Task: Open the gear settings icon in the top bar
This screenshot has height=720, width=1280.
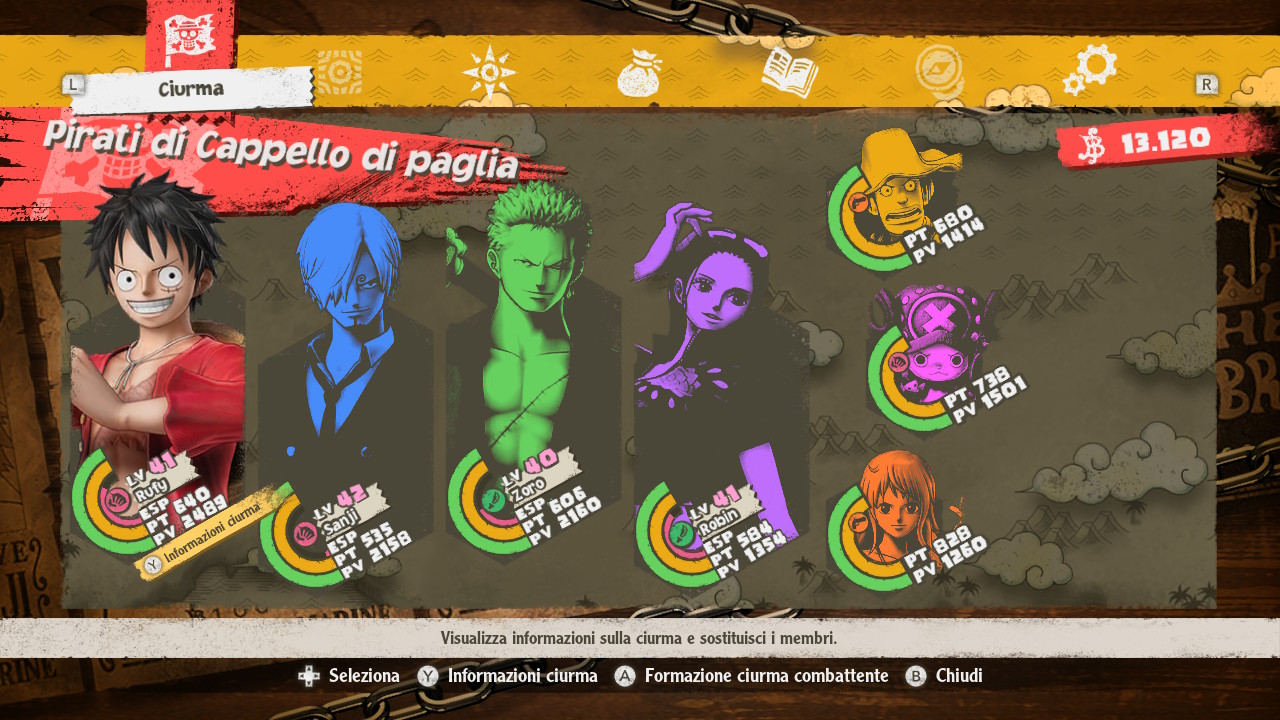Action: (1094, 66)
